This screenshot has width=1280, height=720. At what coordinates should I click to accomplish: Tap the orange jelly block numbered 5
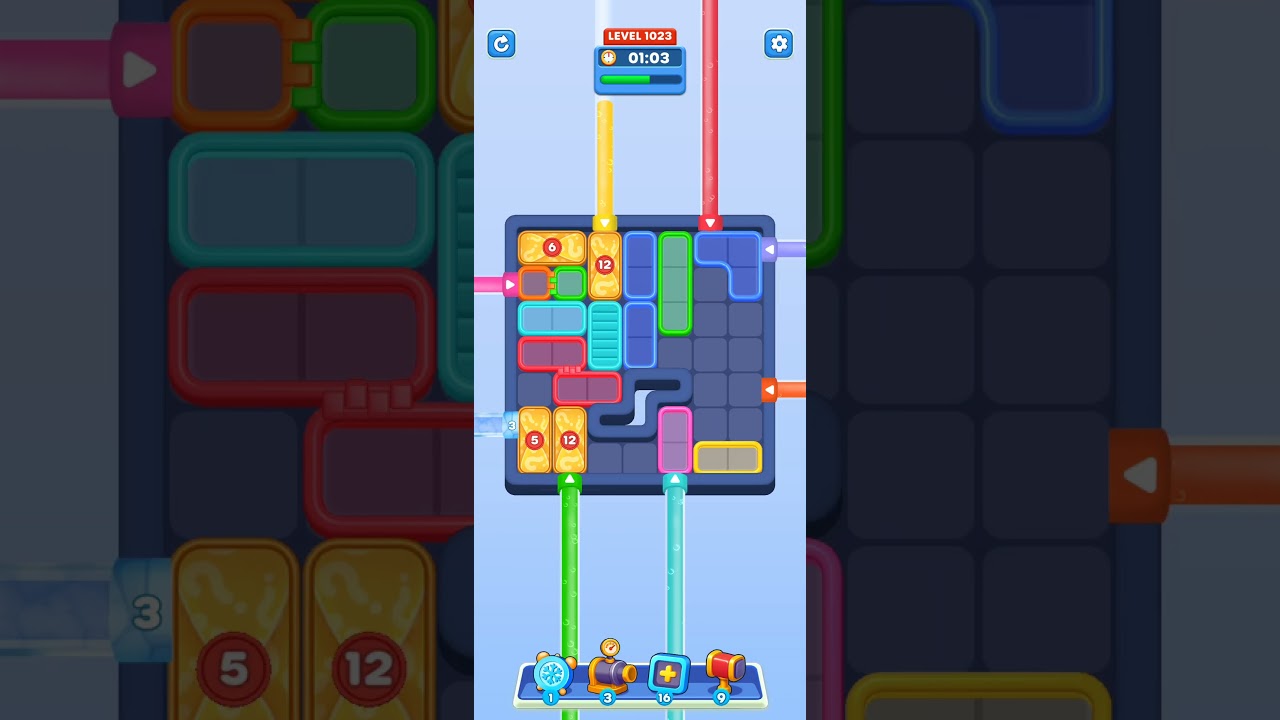click(535, 439)
